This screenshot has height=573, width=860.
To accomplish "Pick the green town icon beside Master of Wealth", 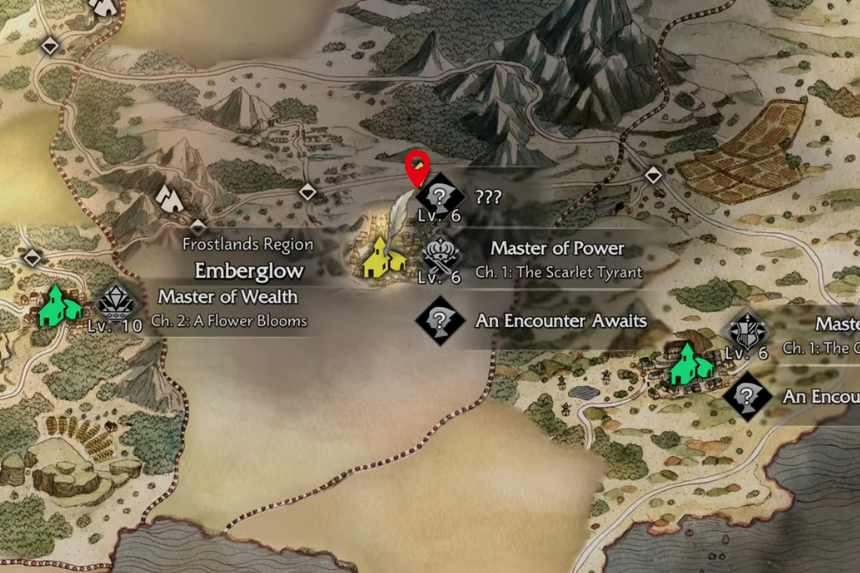I will [58, 306].
